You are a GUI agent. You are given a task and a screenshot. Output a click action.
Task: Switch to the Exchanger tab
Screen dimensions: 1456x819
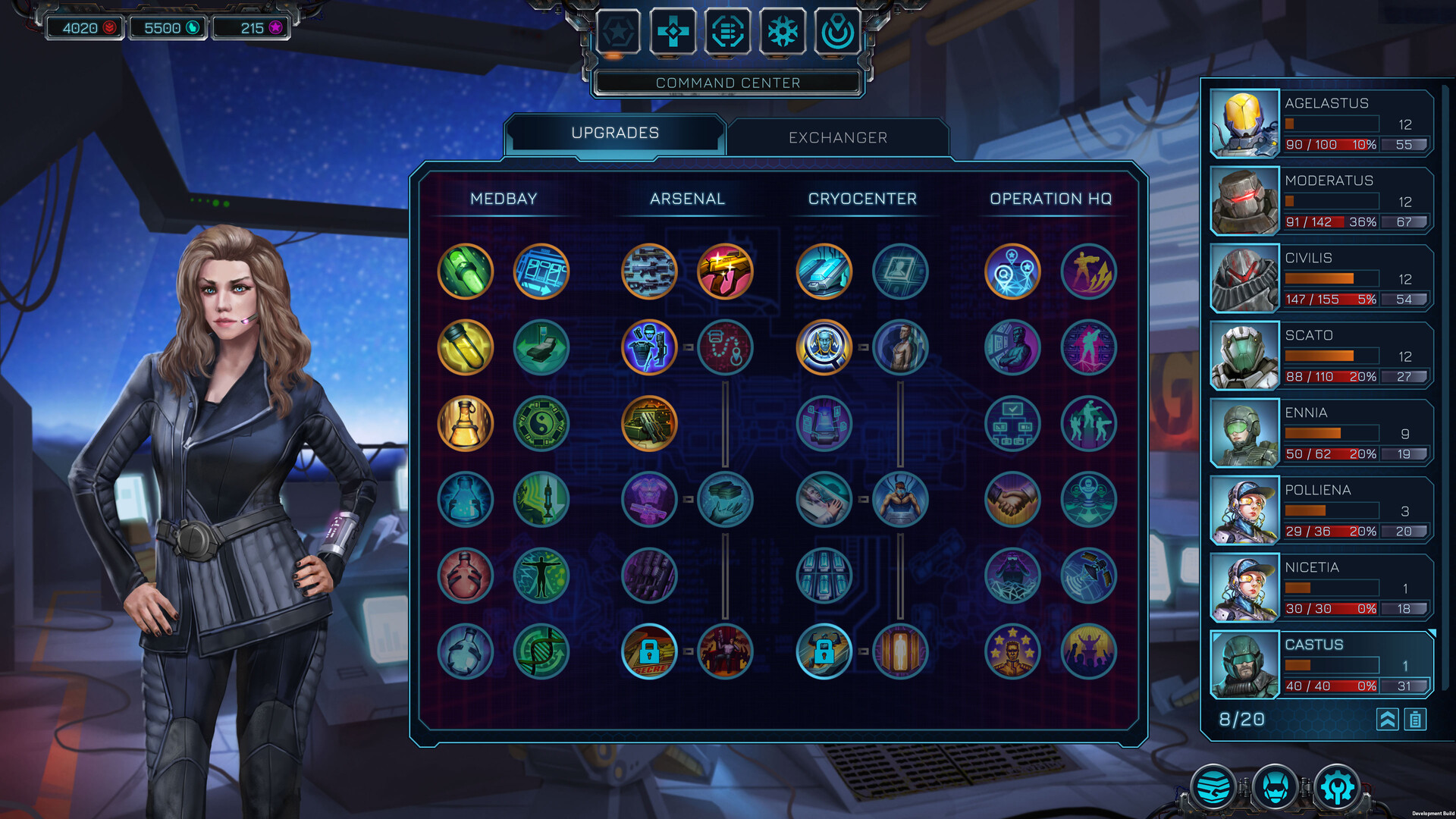[836, 137]
